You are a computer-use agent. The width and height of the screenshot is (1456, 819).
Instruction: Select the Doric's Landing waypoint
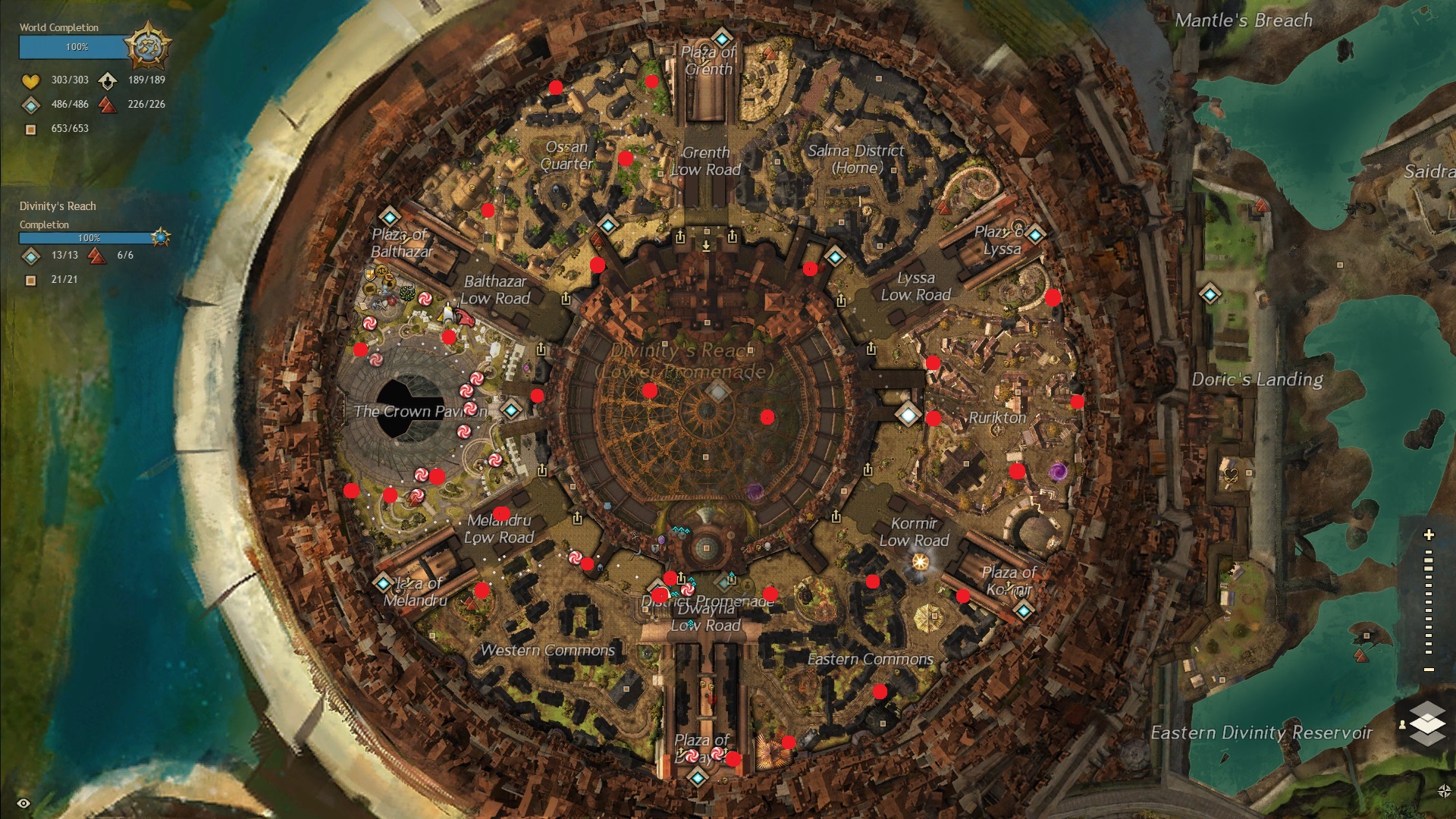tap(1210, 293)
